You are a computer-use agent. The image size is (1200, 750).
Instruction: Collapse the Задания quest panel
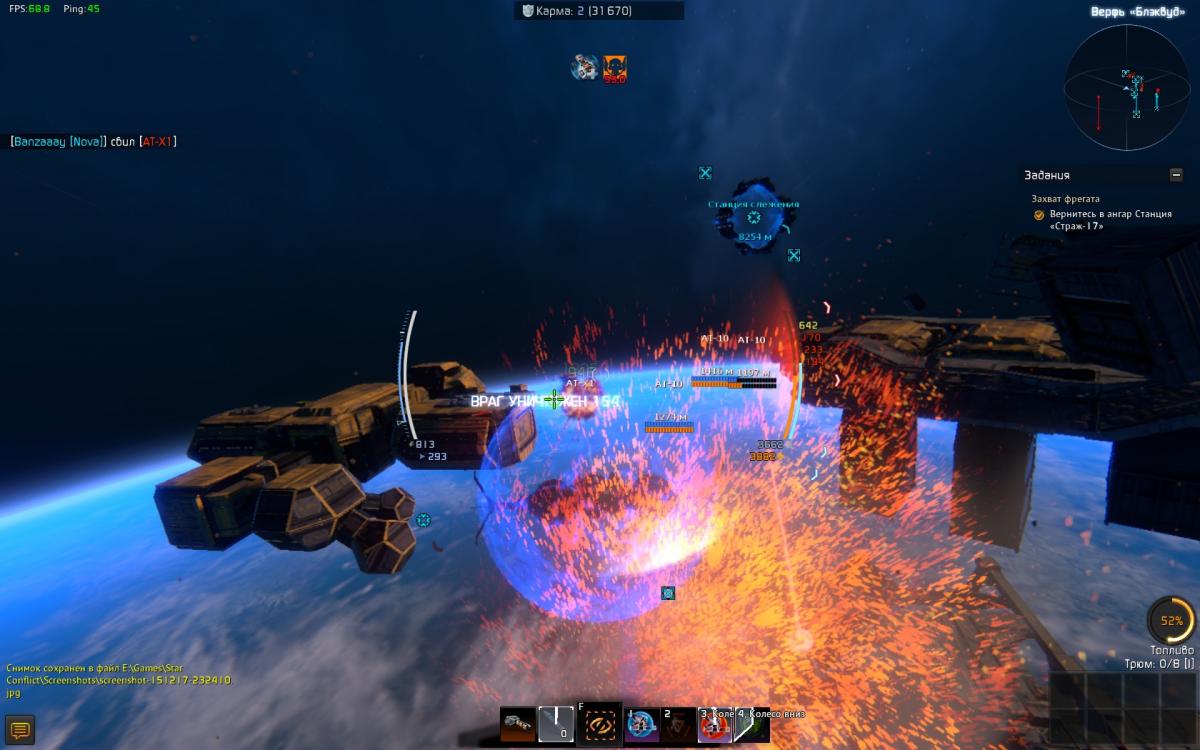(x=1176, y=175)
